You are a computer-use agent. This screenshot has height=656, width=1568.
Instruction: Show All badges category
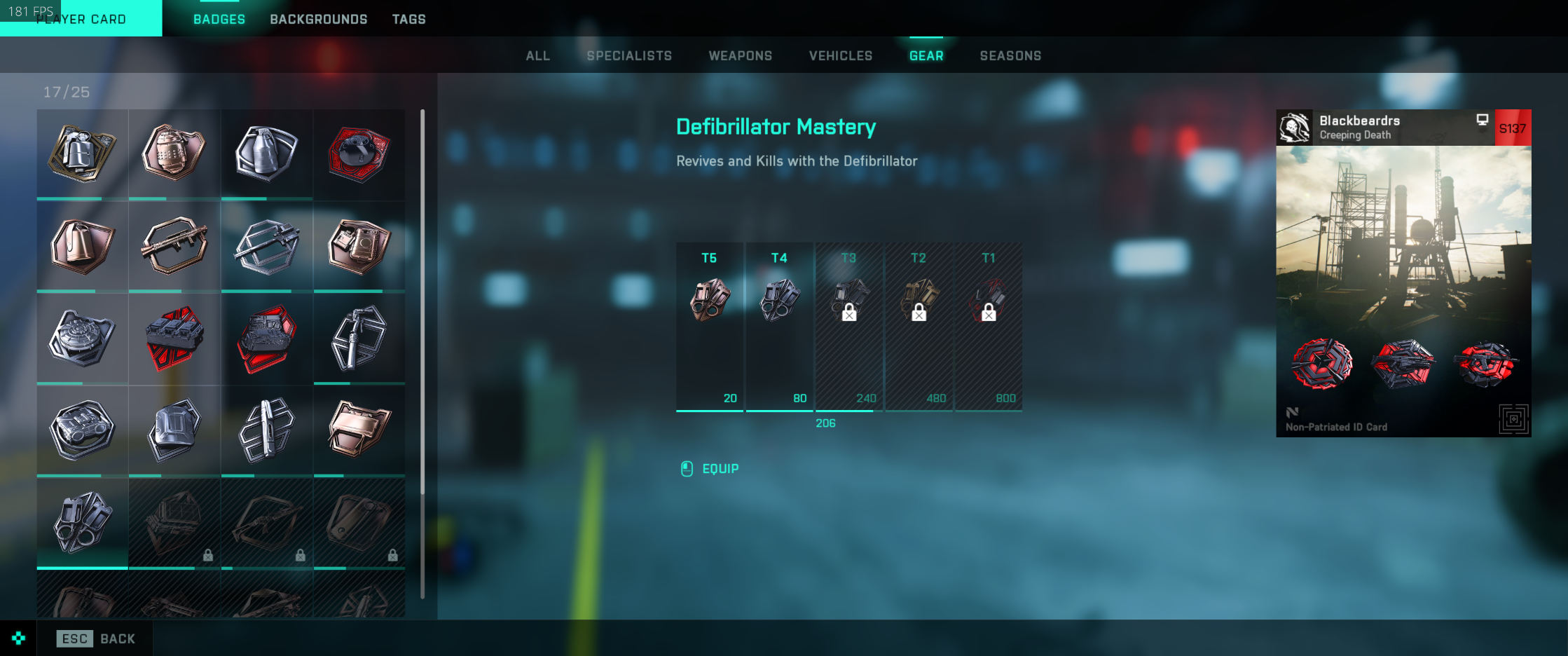point(537,55)
